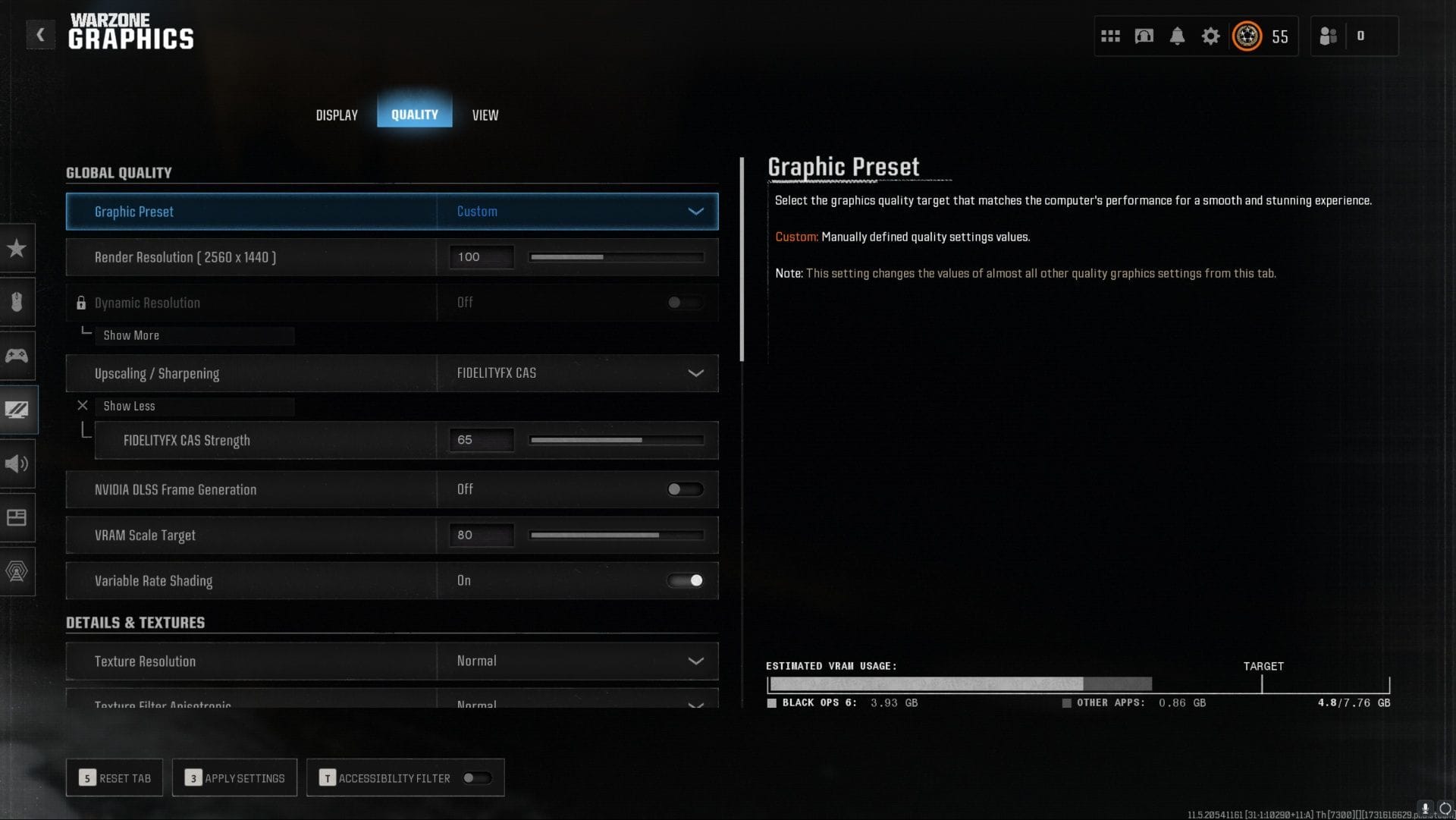Switch to the VIEW tab

(x=485, y=115)
